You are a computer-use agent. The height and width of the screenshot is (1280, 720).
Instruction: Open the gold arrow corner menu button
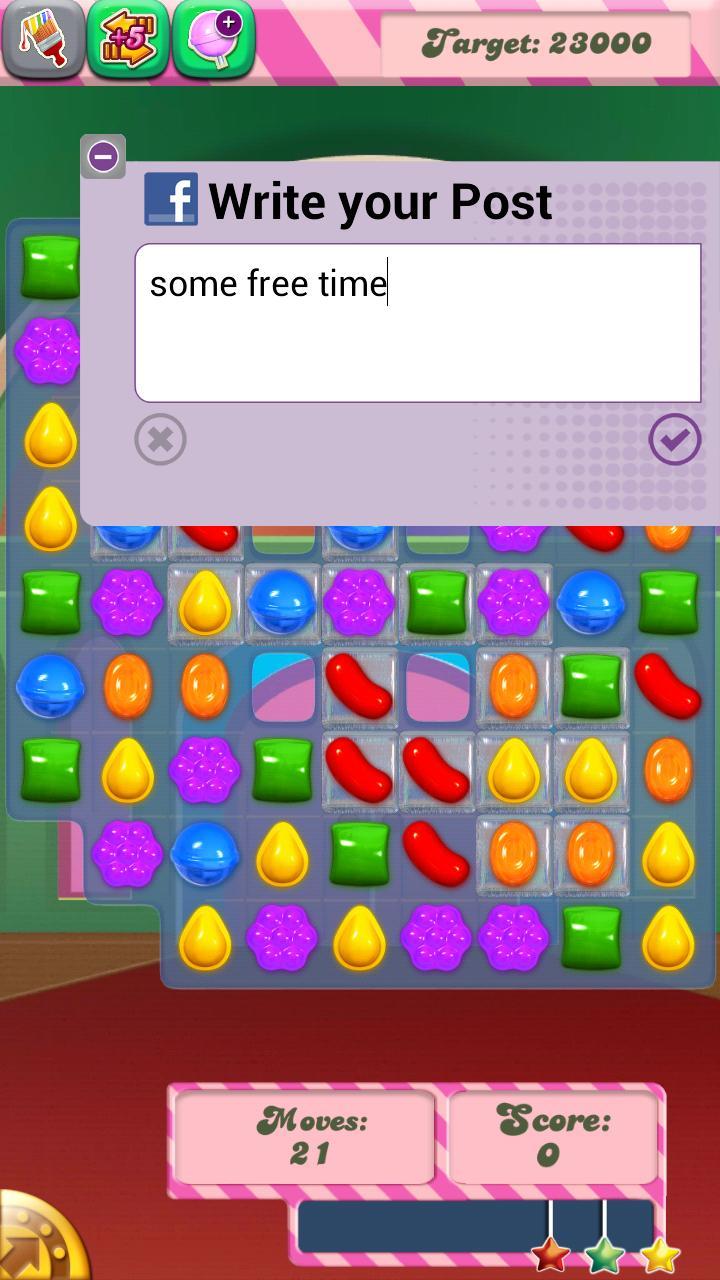pos(40,1240)
